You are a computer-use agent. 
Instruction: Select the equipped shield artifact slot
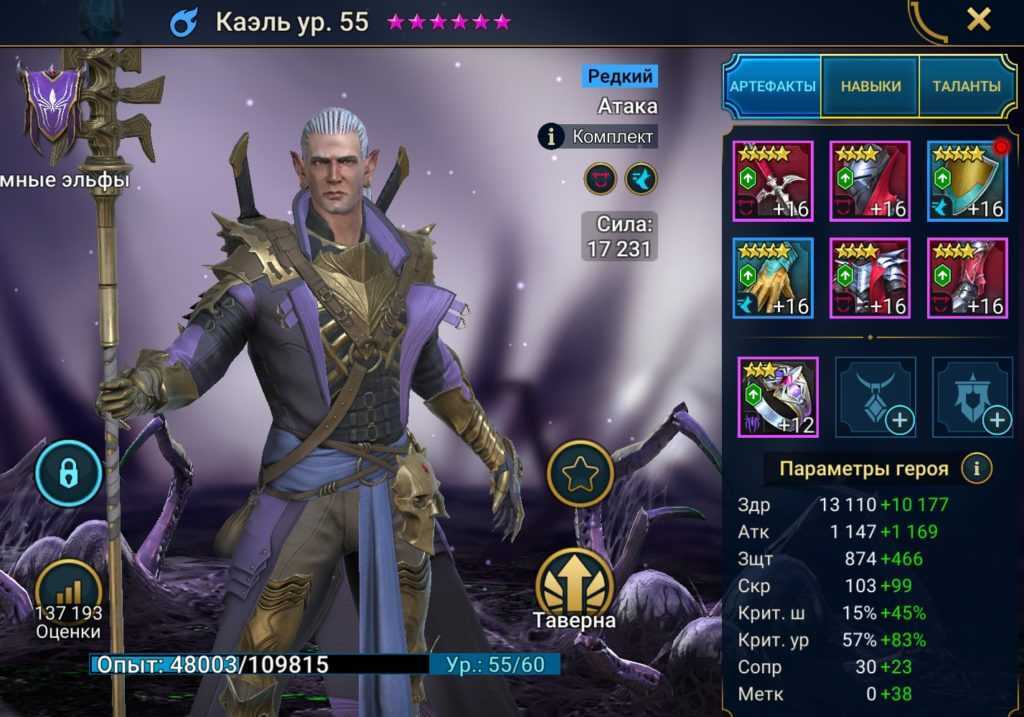(x=967, y=181)
